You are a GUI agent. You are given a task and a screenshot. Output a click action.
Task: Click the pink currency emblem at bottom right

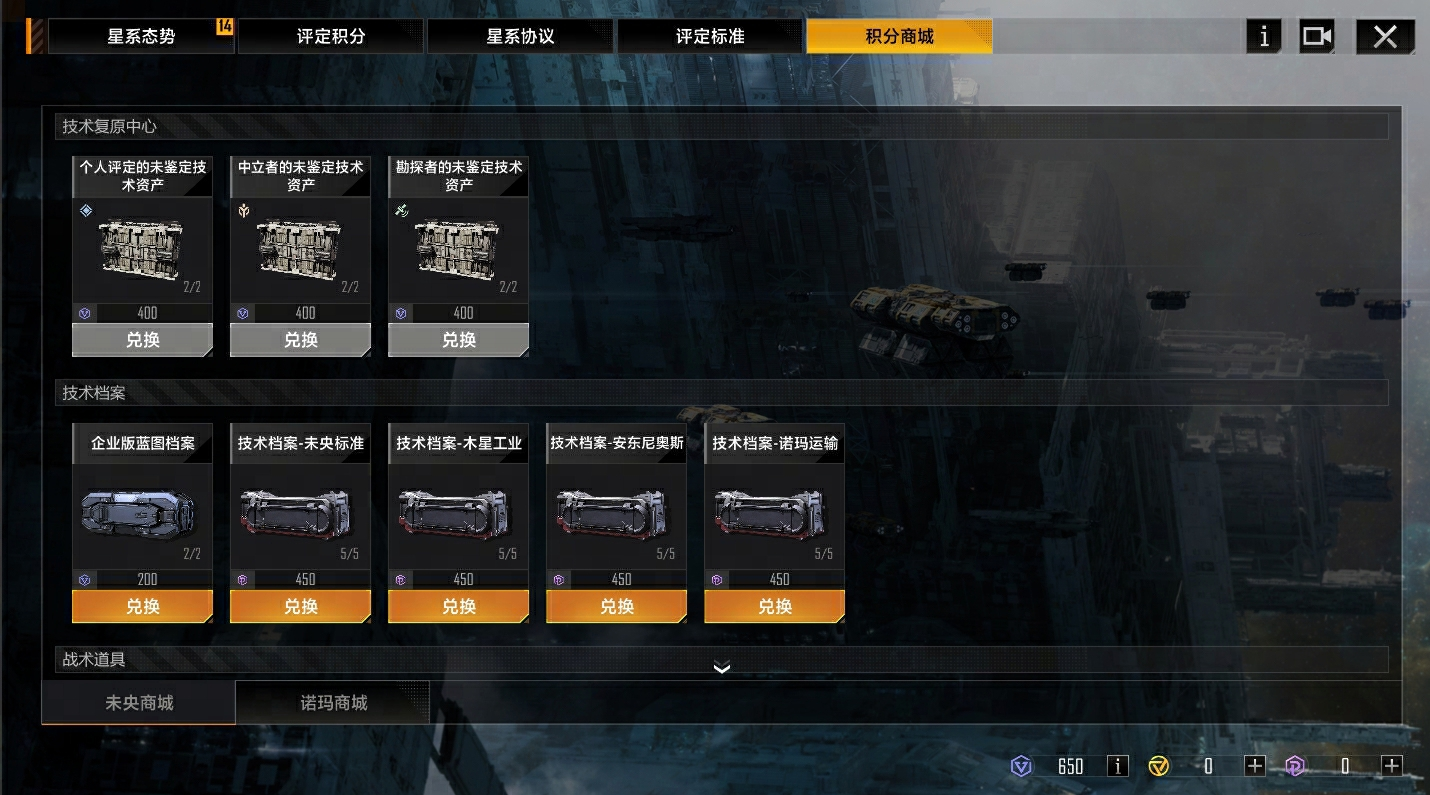1297,765
